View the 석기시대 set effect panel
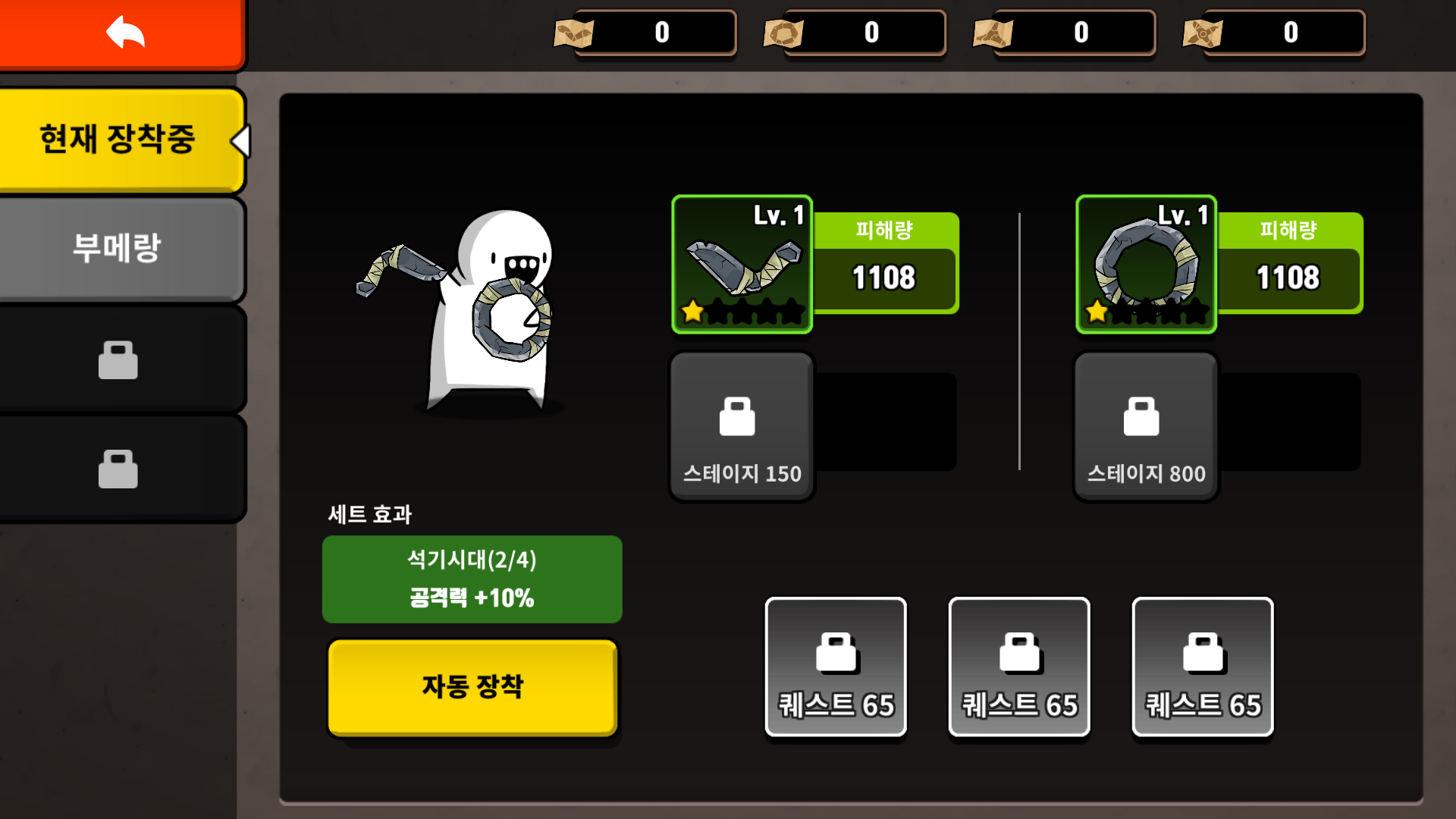Screen dimensions: 1456x819 [x=472, y=579]
